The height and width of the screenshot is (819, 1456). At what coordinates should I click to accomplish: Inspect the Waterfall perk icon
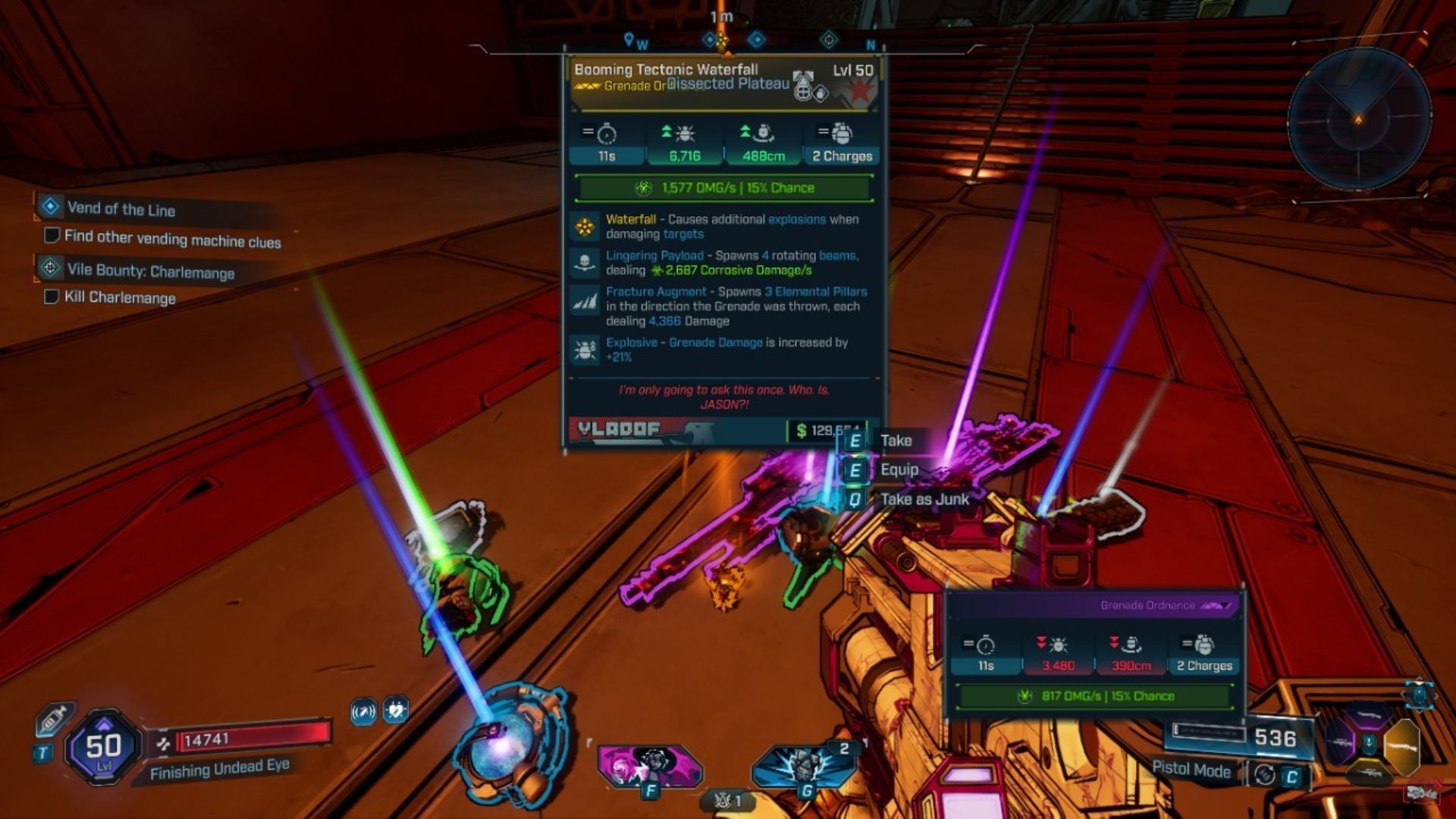tap(585, 227)
